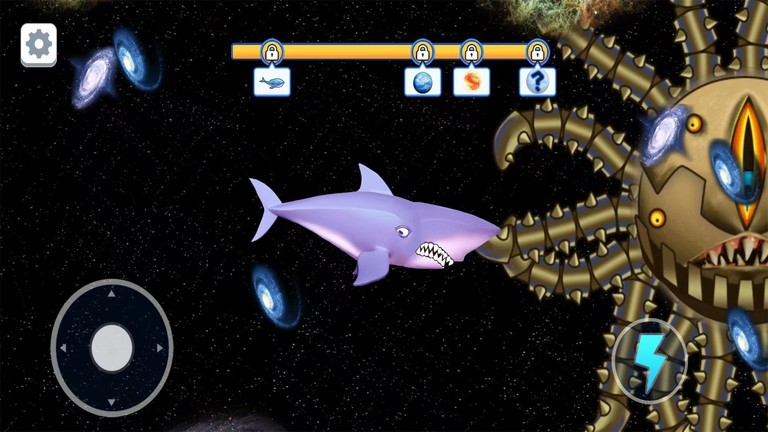Viewport: 768px width, 432px height.
Task: Tap the virtual joystick center knob
Action: (x=112, y=348)
